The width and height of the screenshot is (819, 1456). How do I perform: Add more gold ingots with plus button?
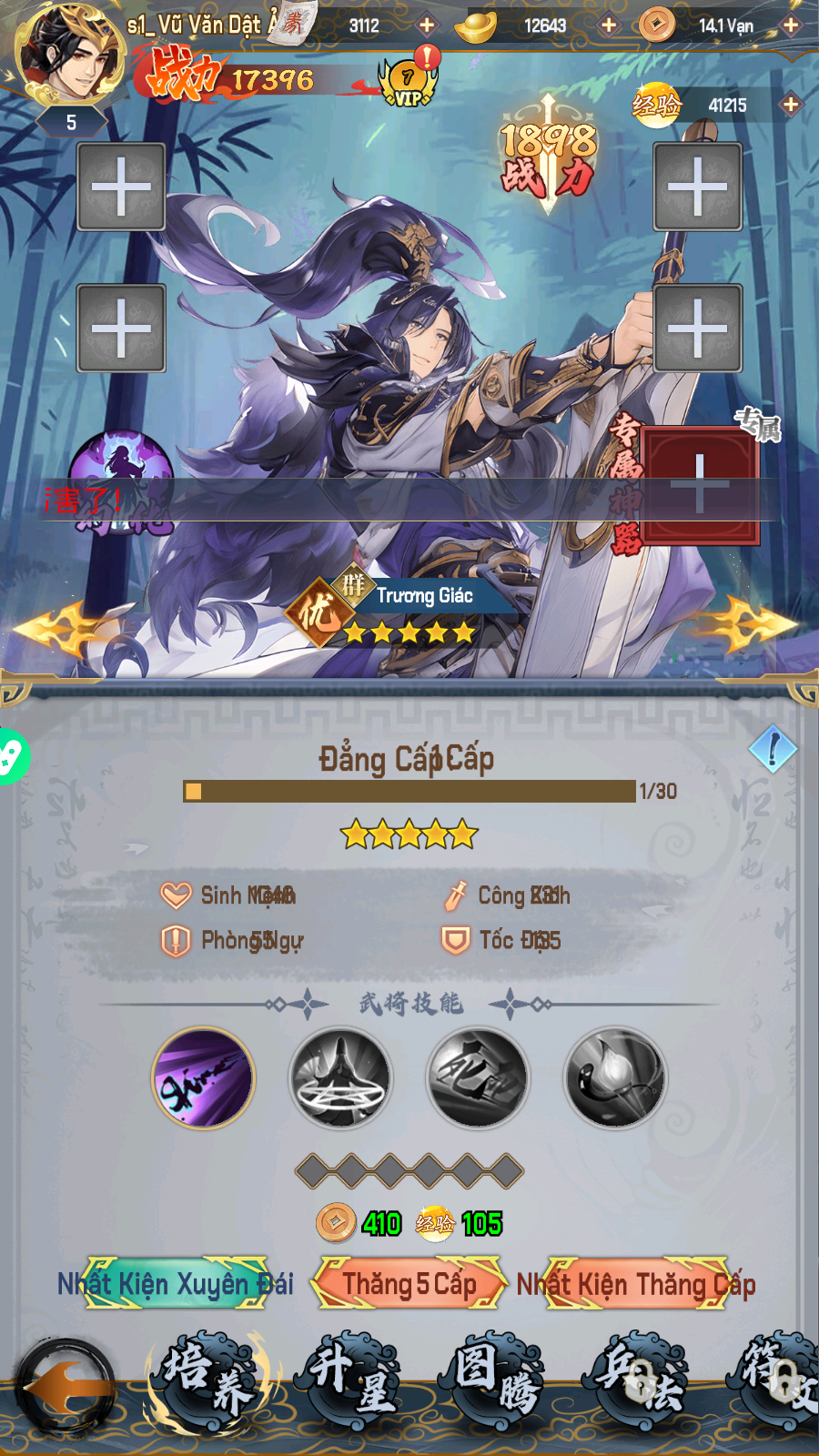pyautogui.click(x=609, y=25)
